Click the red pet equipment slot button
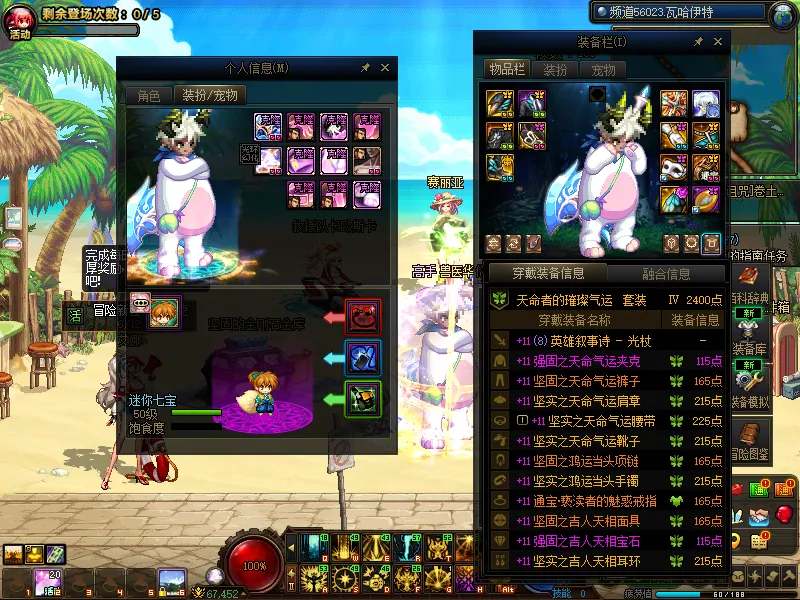Image resolution: width=800 pixels, height=600 pixels. point(362,317)
